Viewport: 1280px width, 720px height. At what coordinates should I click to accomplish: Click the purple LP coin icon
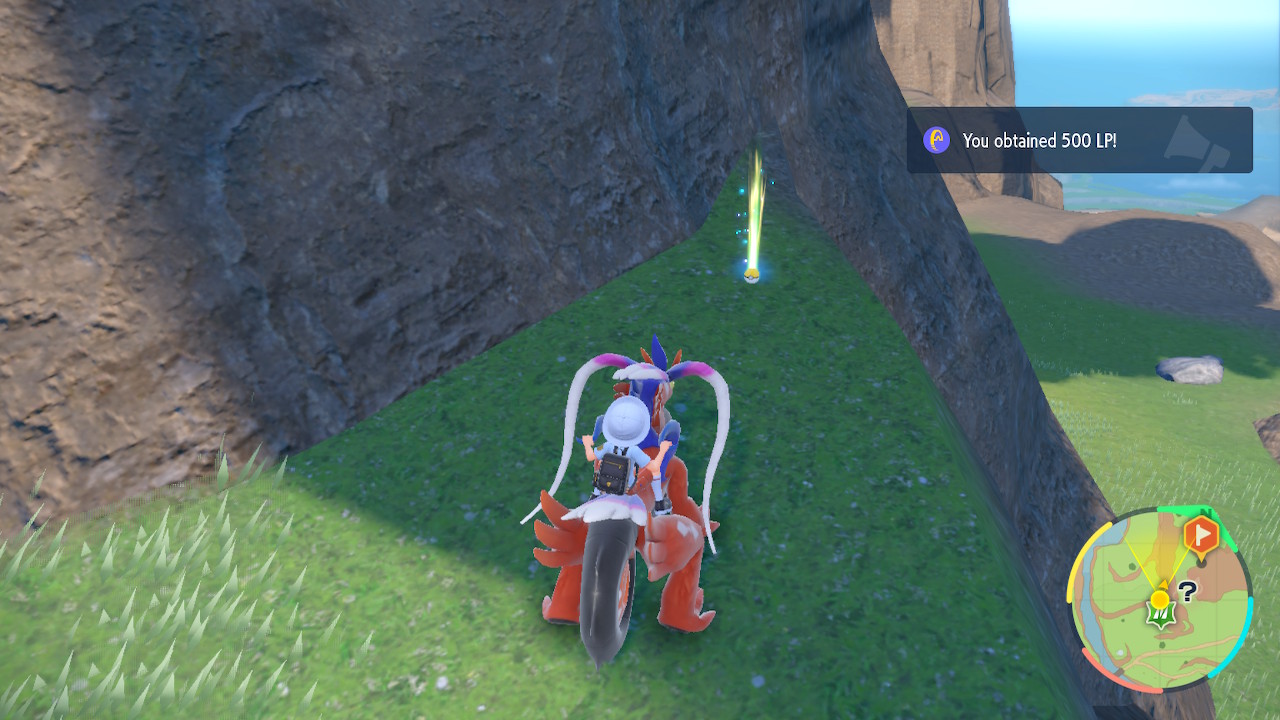tap(935, 140)
